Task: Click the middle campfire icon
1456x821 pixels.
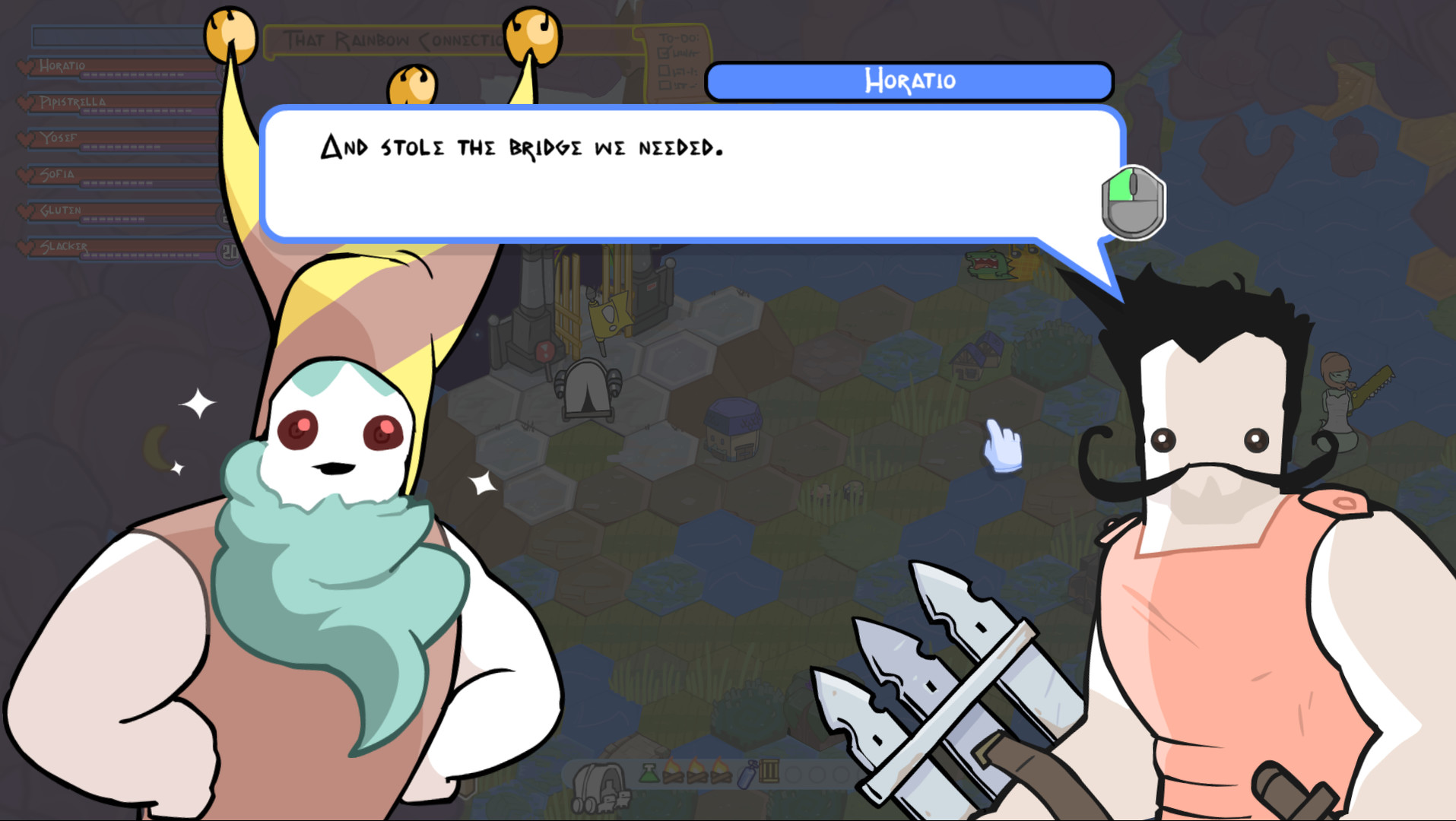Action: coord(697,772)
